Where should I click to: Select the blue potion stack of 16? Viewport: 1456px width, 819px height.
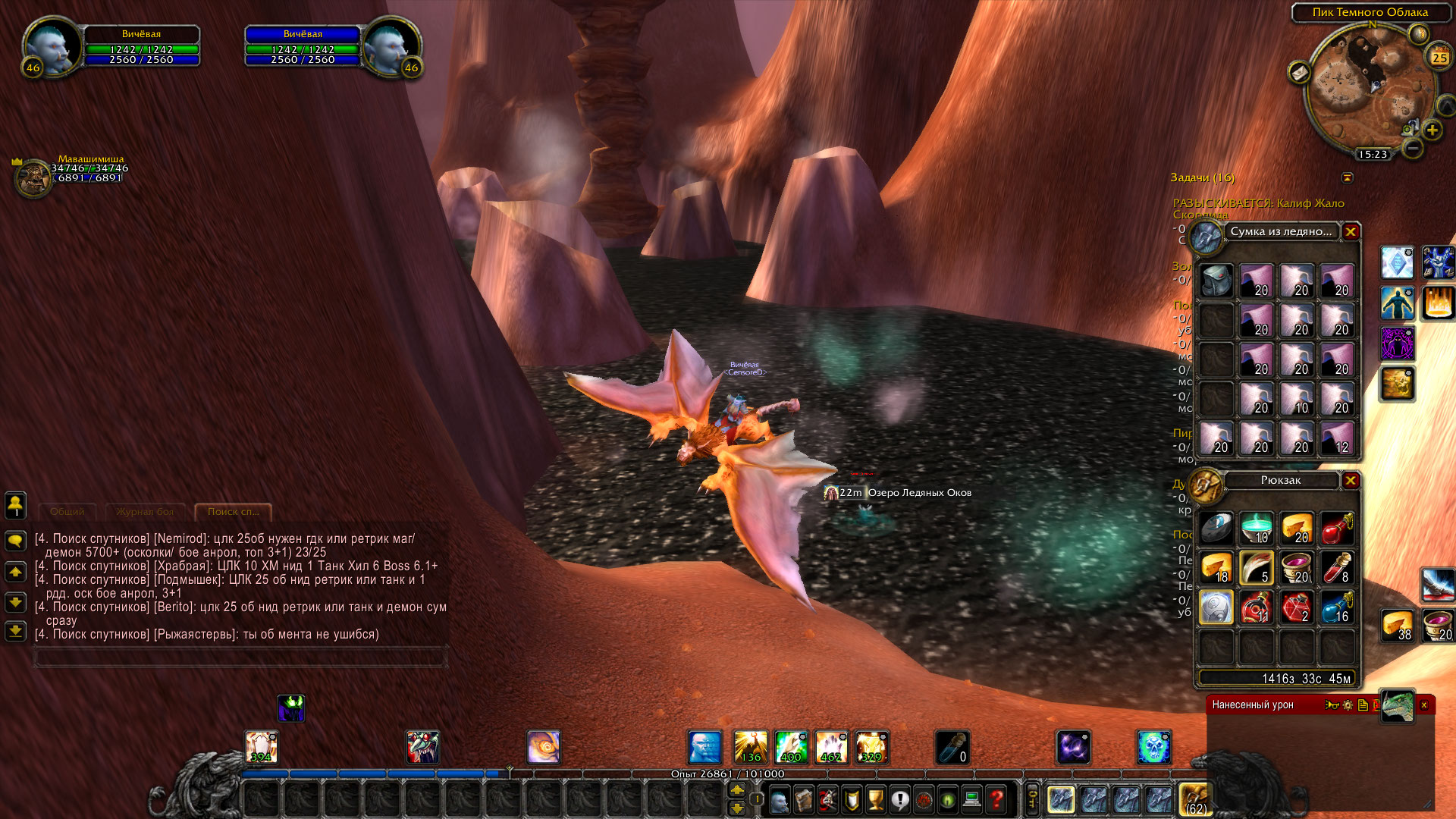click(x=1337, y=607)
